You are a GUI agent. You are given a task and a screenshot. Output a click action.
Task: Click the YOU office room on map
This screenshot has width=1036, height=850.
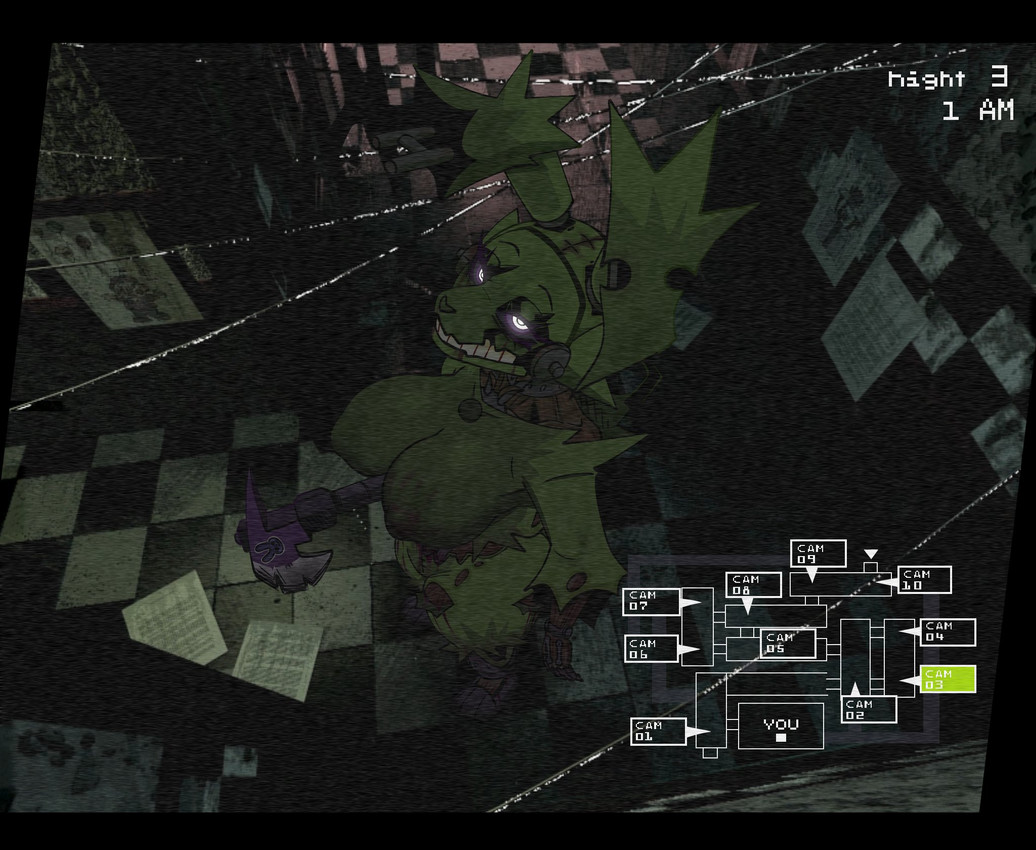pos(781,727)
